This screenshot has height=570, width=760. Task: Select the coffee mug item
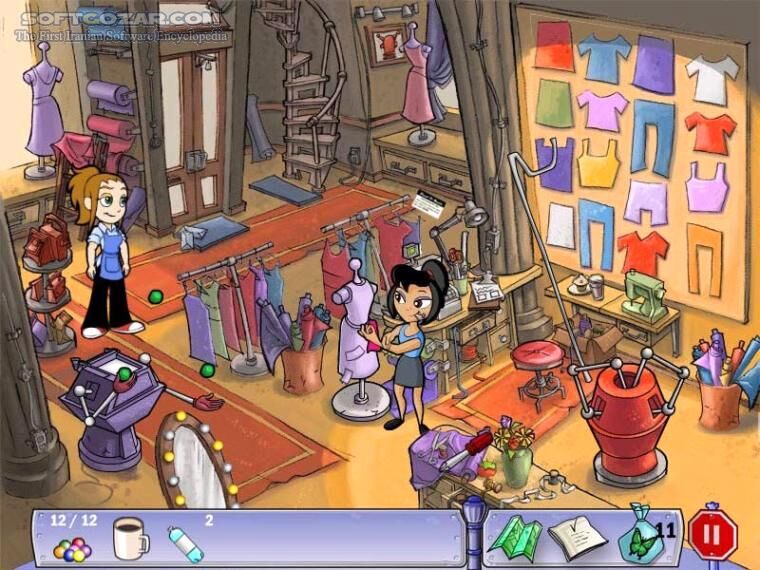(x=129, y=539)
